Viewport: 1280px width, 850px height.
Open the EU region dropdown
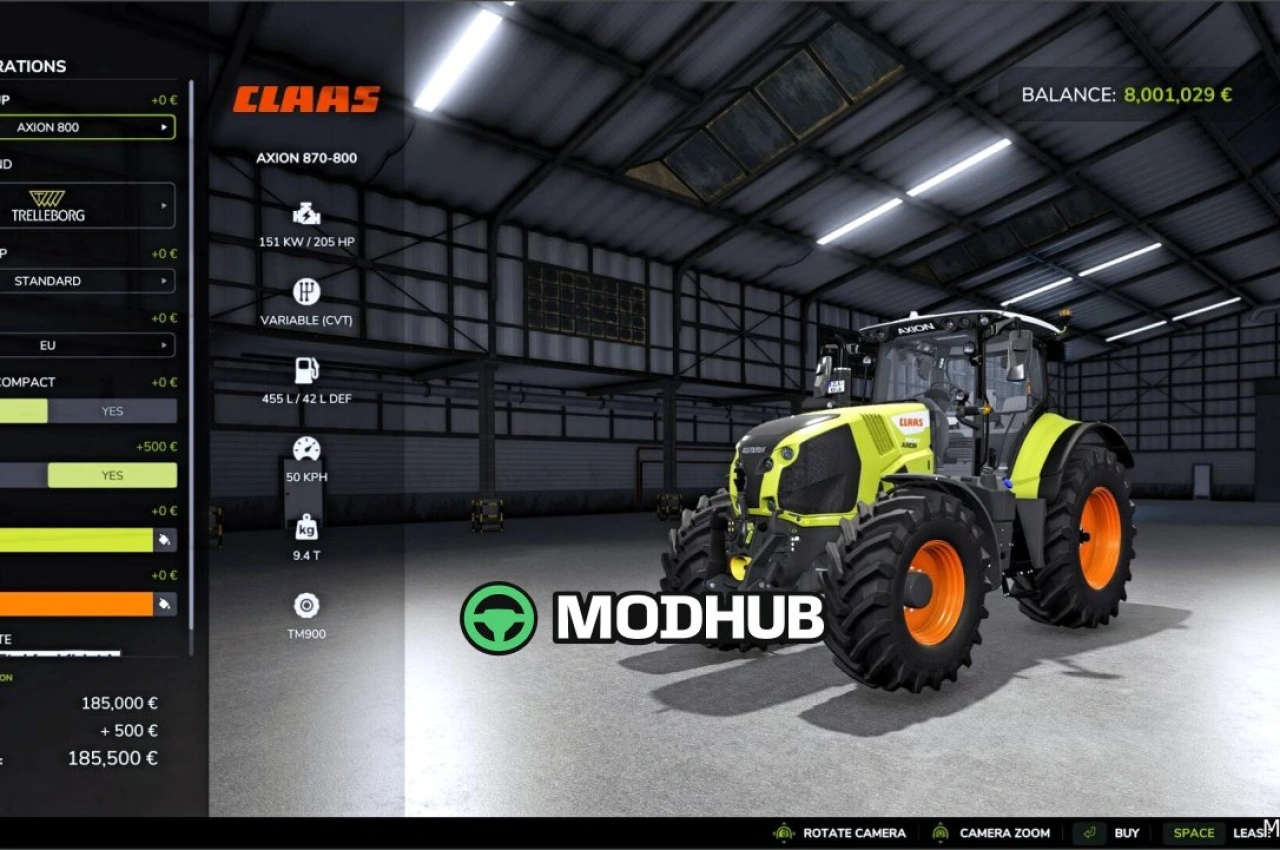88,345
